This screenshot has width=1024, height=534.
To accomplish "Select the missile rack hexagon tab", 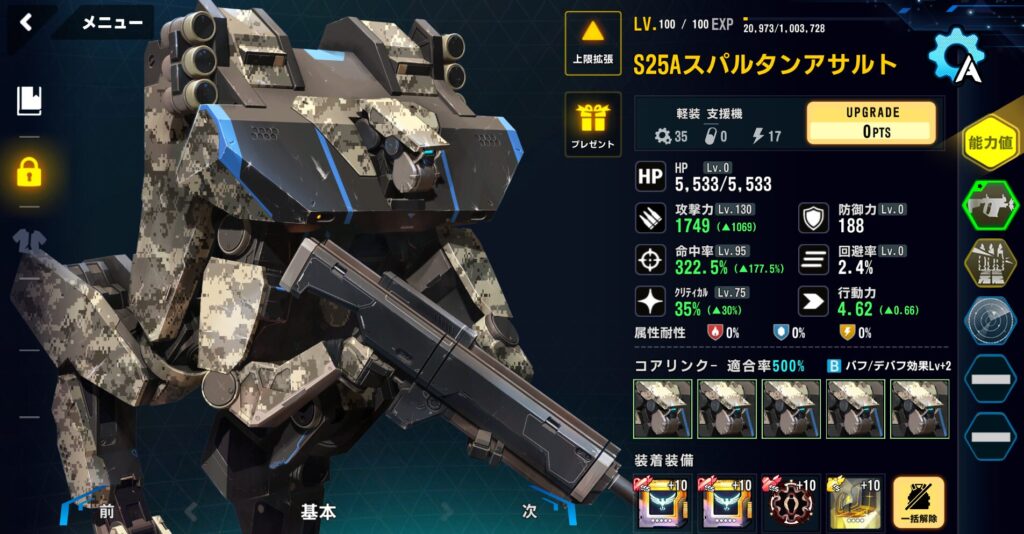I will coord(989,263).
